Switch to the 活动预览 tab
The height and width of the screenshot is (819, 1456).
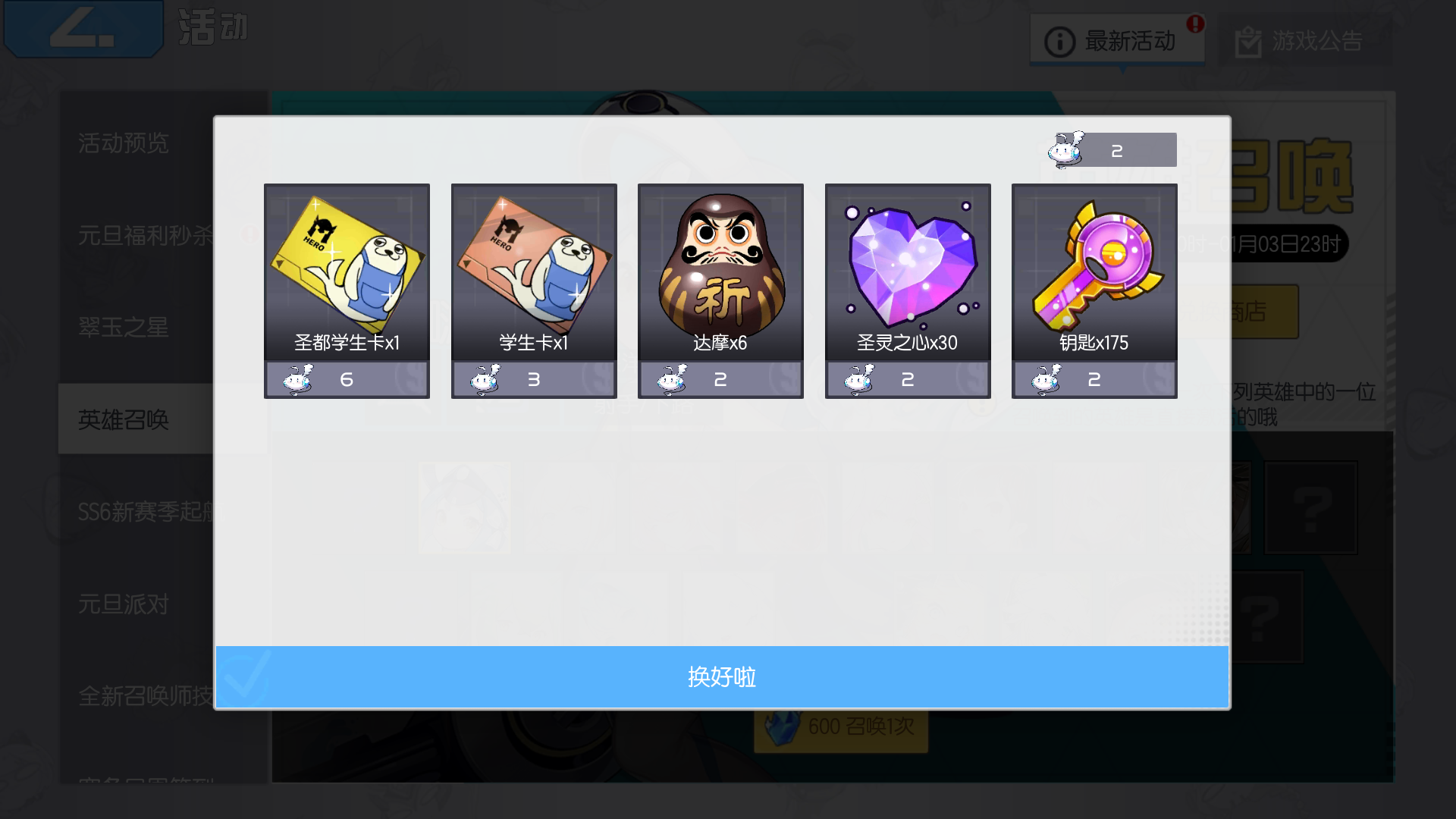click(125, 144)
